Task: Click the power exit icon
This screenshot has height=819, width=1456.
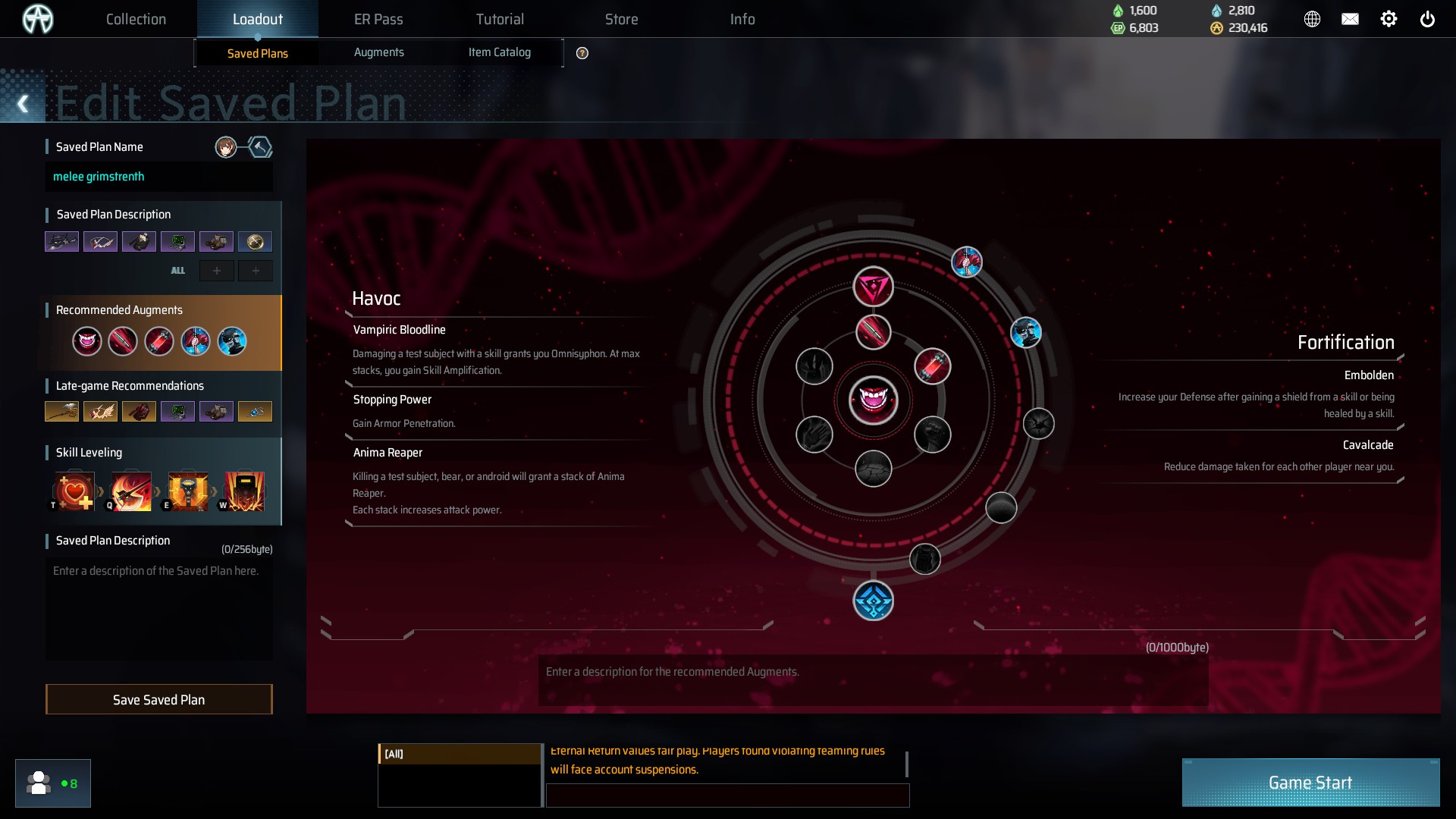Action: (x=1427, y=19)
